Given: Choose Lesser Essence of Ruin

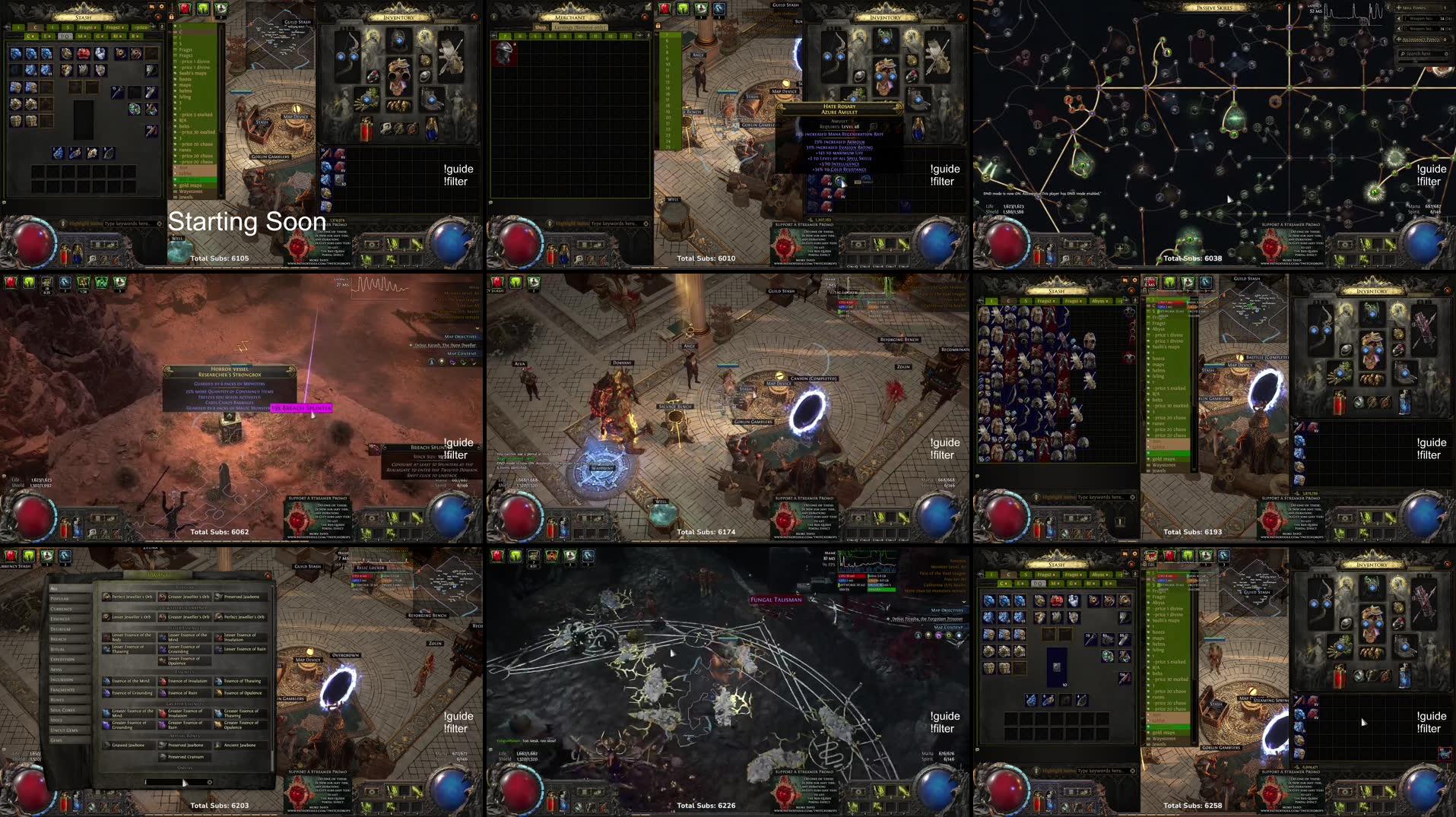Looking at the screenshot, I should point(245,649).
